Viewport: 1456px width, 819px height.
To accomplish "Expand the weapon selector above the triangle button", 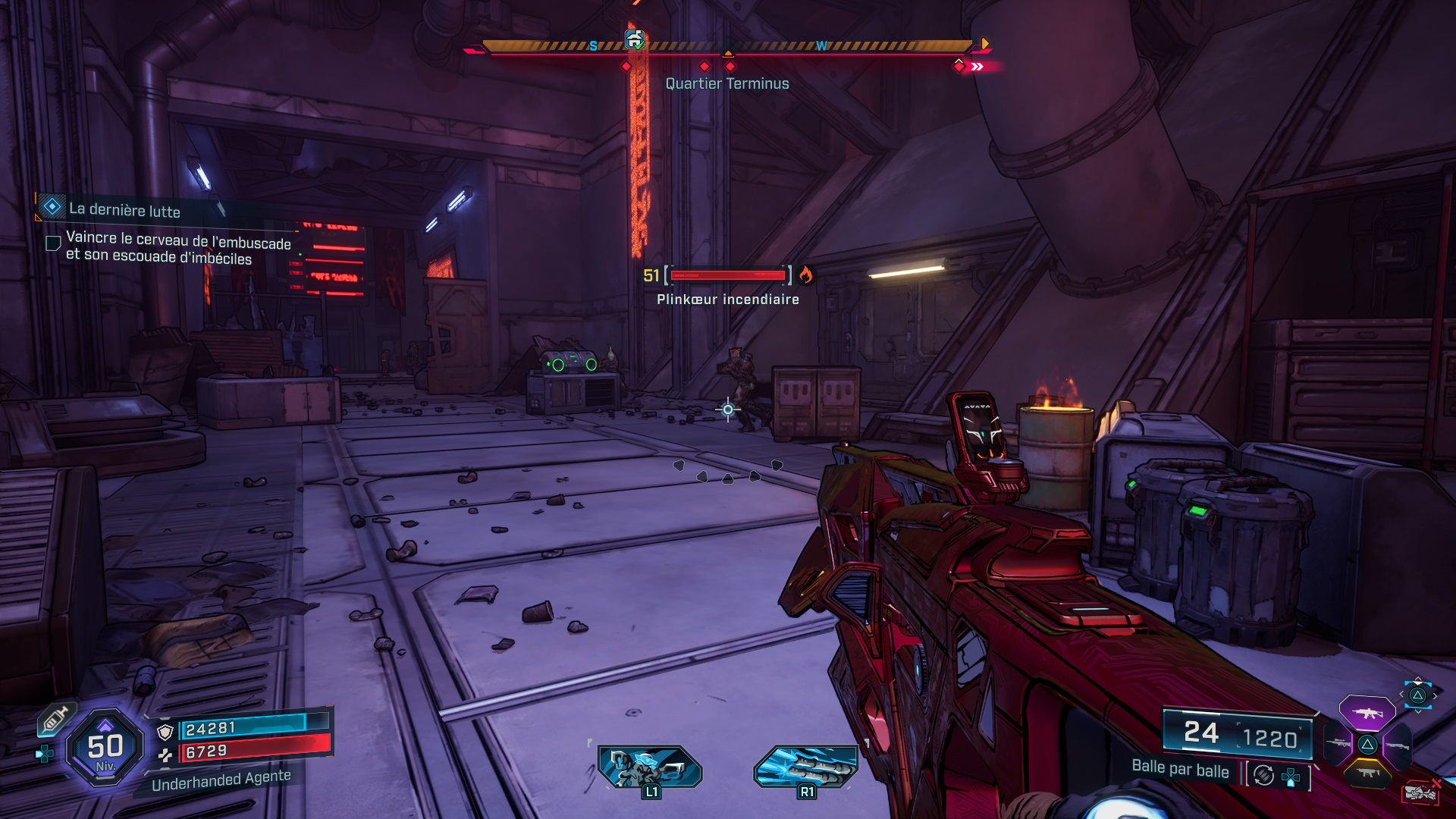I will pyautogui.click(x=1417, y=696).
